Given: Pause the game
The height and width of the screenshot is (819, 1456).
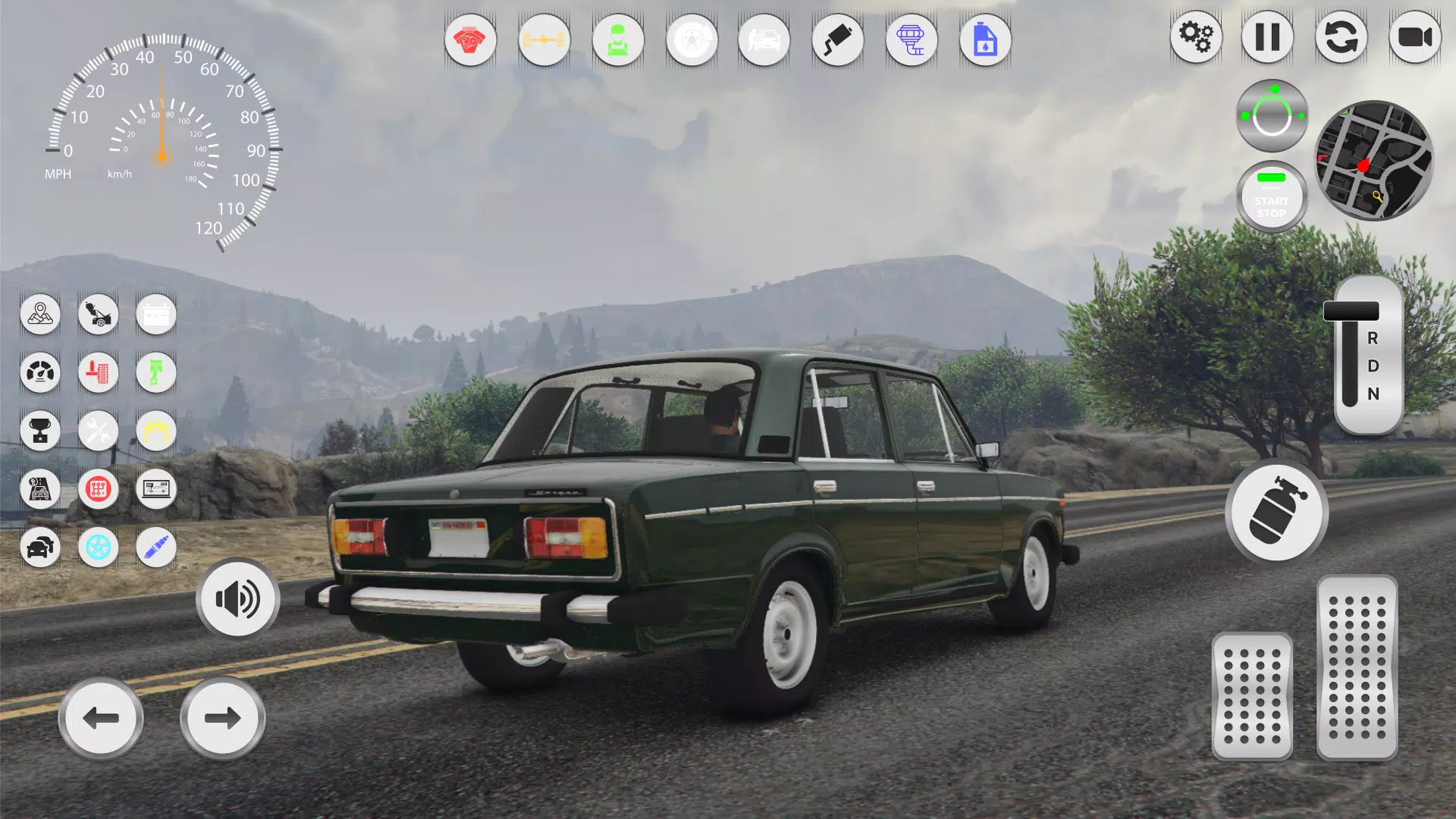Looking at the screenshot, I should tap(1269, 37).
